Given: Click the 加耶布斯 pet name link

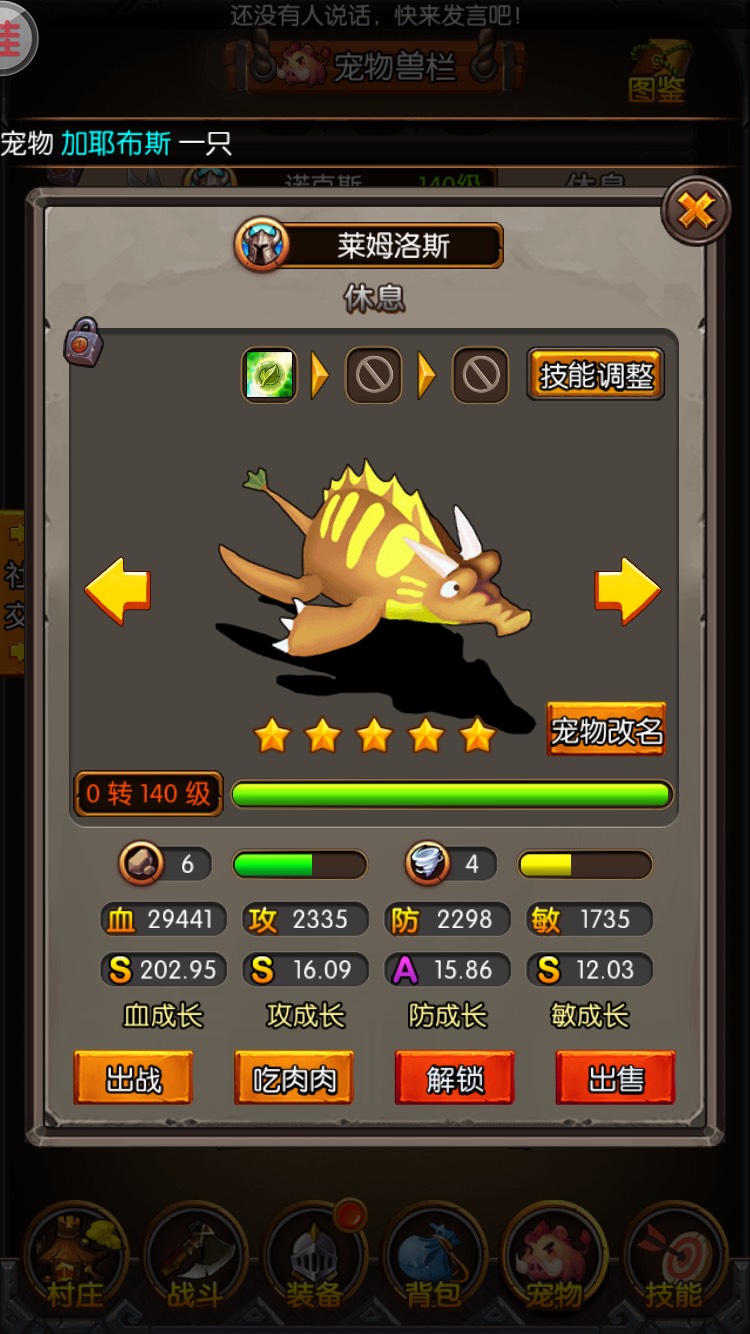Looking at the screenshot, I should point(116,143).
